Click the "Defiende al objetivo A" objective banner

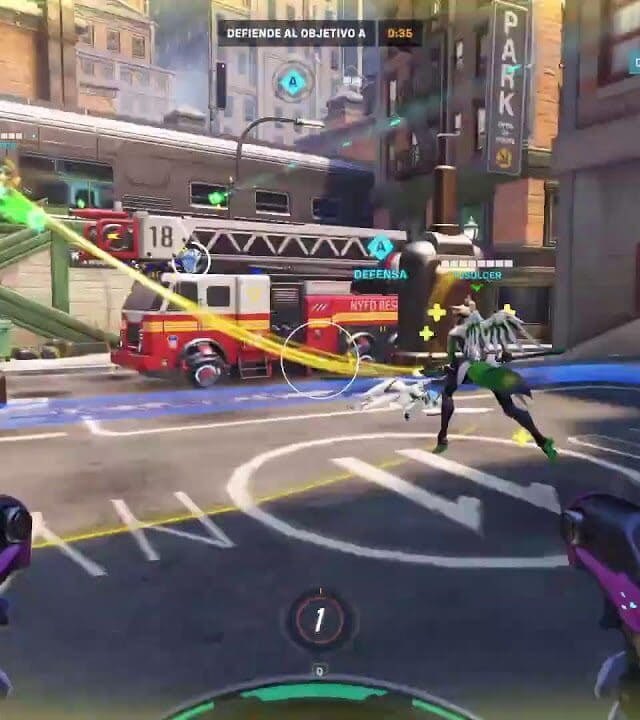(296, 33)
